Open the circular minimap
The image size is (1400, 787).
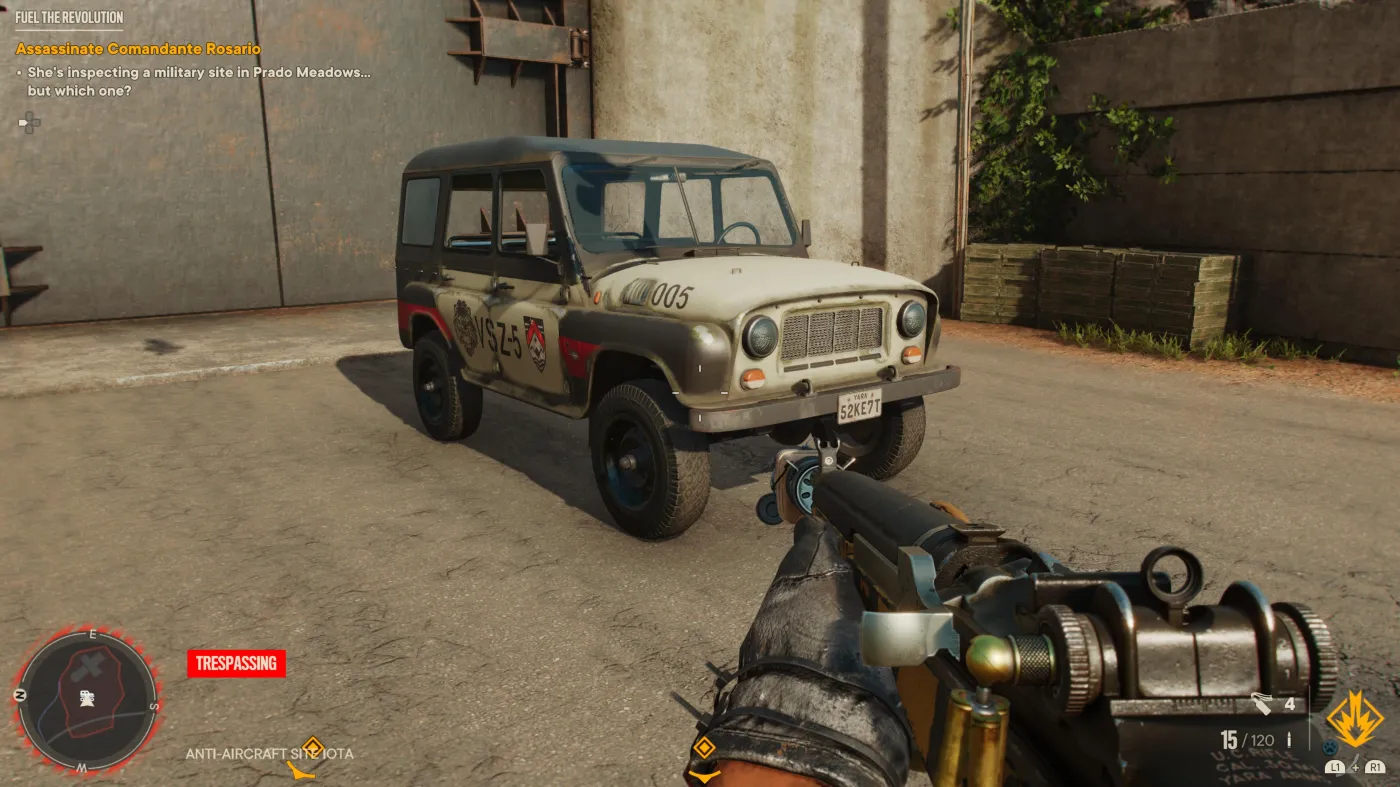tap(87, 699)
